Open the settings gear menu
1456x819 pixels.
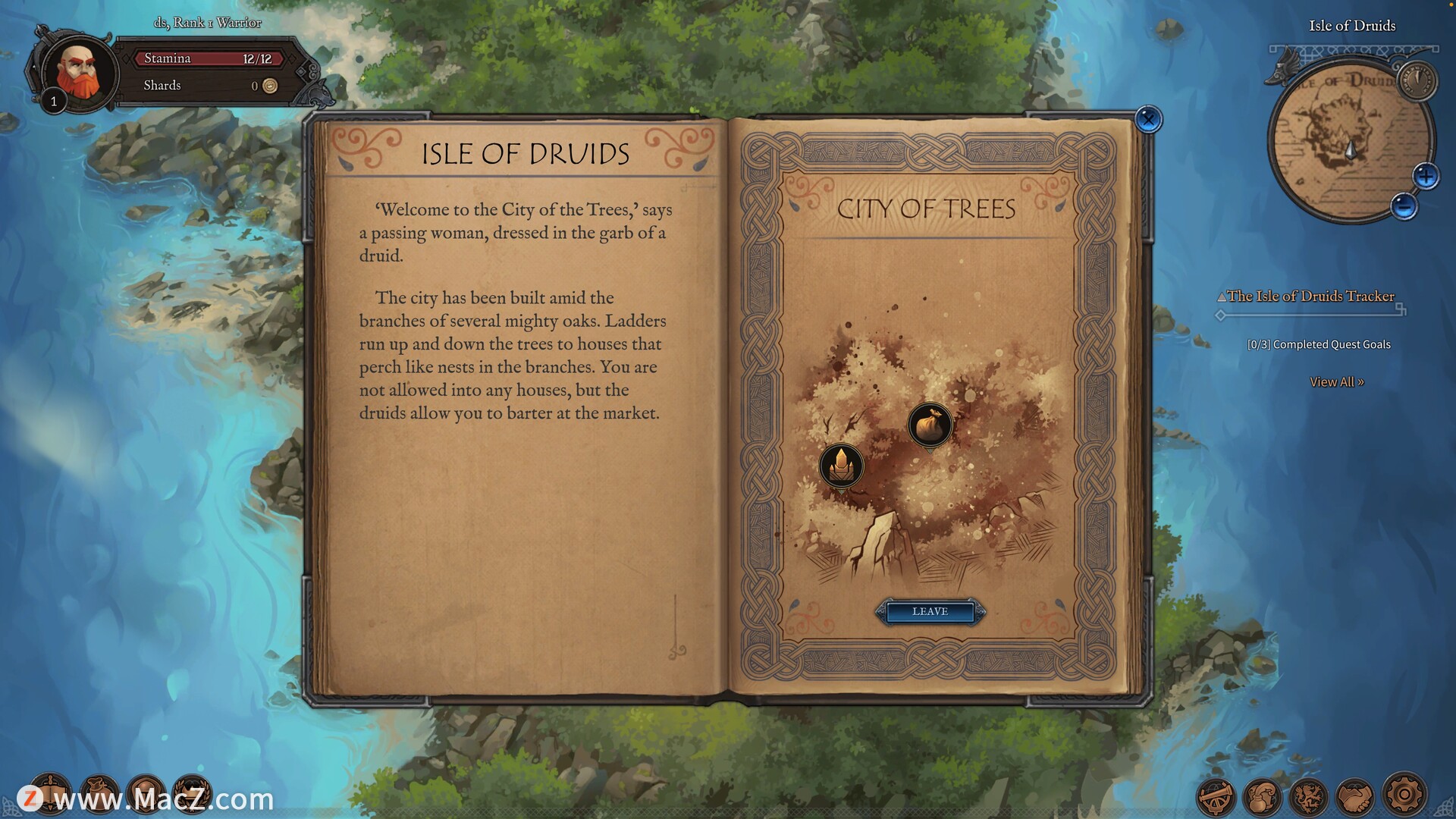pyautogui.click(x=1404, y=795)
